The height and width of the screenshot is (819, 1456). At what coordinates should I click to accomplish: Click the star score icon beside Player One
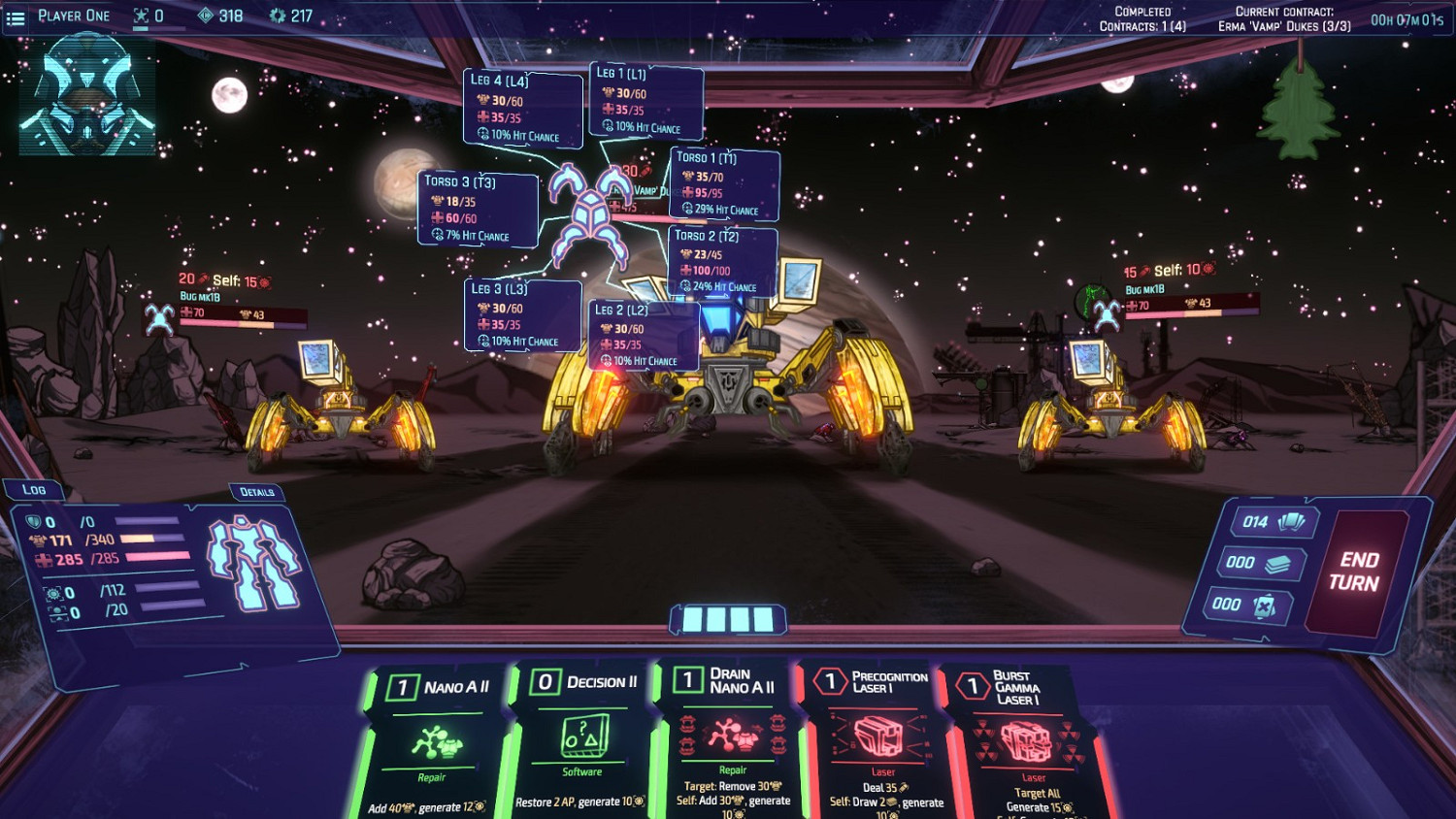[x=139, y=16]
